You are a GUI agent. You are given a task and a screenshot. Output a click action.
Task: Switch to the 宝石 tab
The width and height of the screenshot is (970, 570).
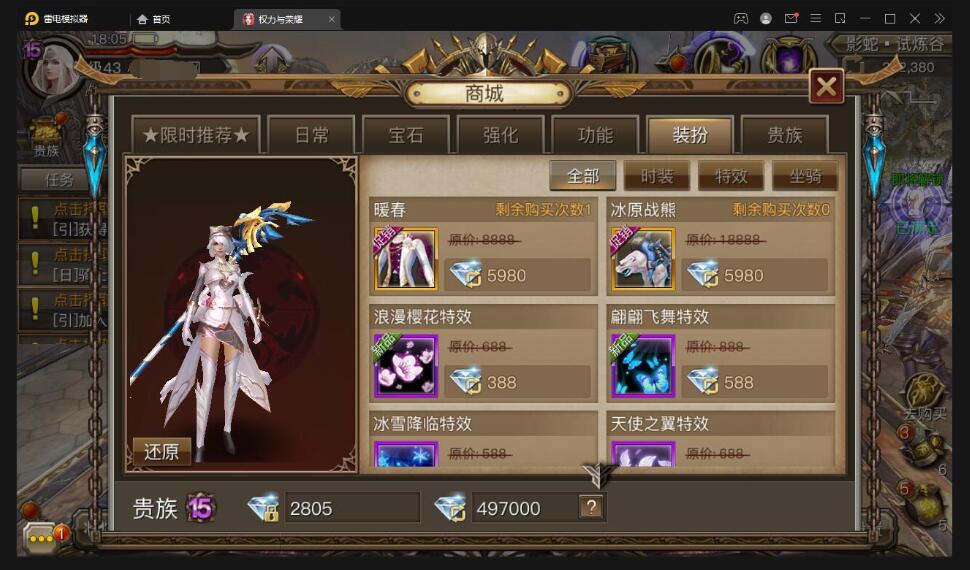click(x=405, y=135)
